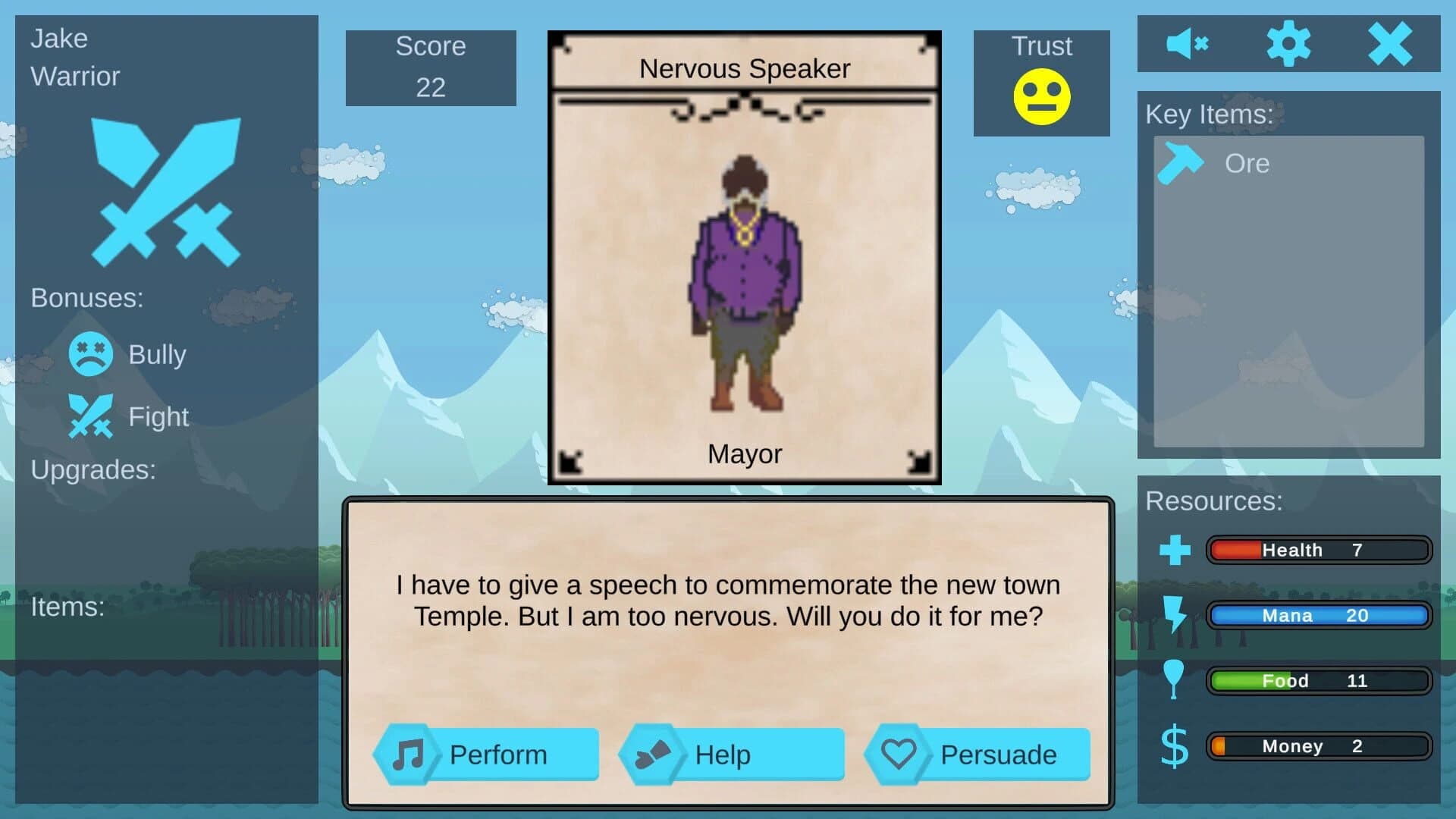Click the mana lightning bolt icon
The height and width of the screenshot is (819, 1456).
[1174, 615]
